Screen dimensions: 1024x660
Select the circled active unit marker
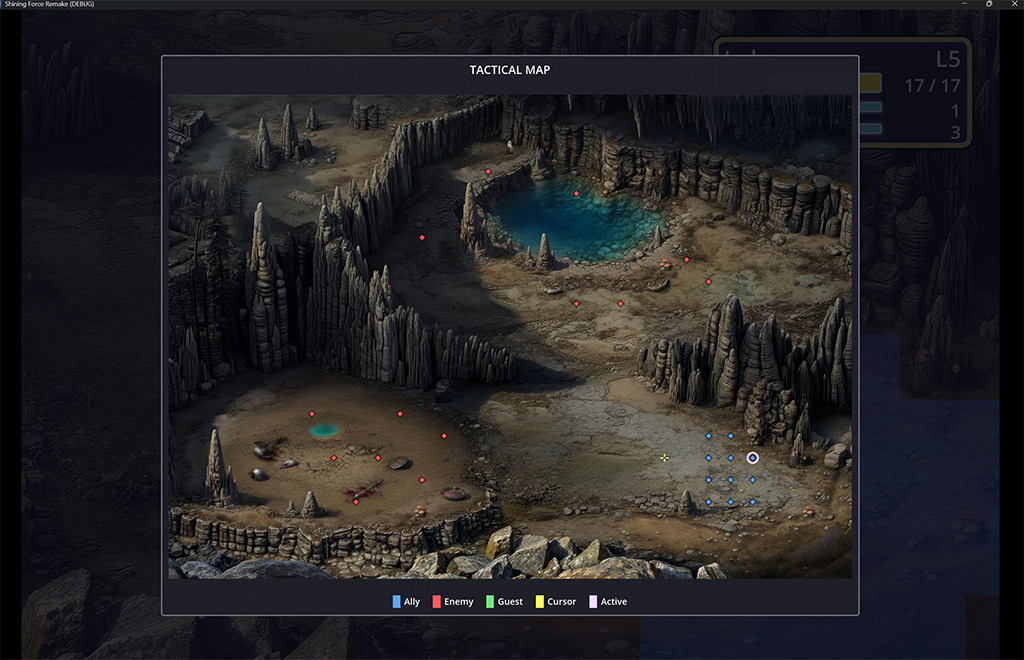pos(753,458)
